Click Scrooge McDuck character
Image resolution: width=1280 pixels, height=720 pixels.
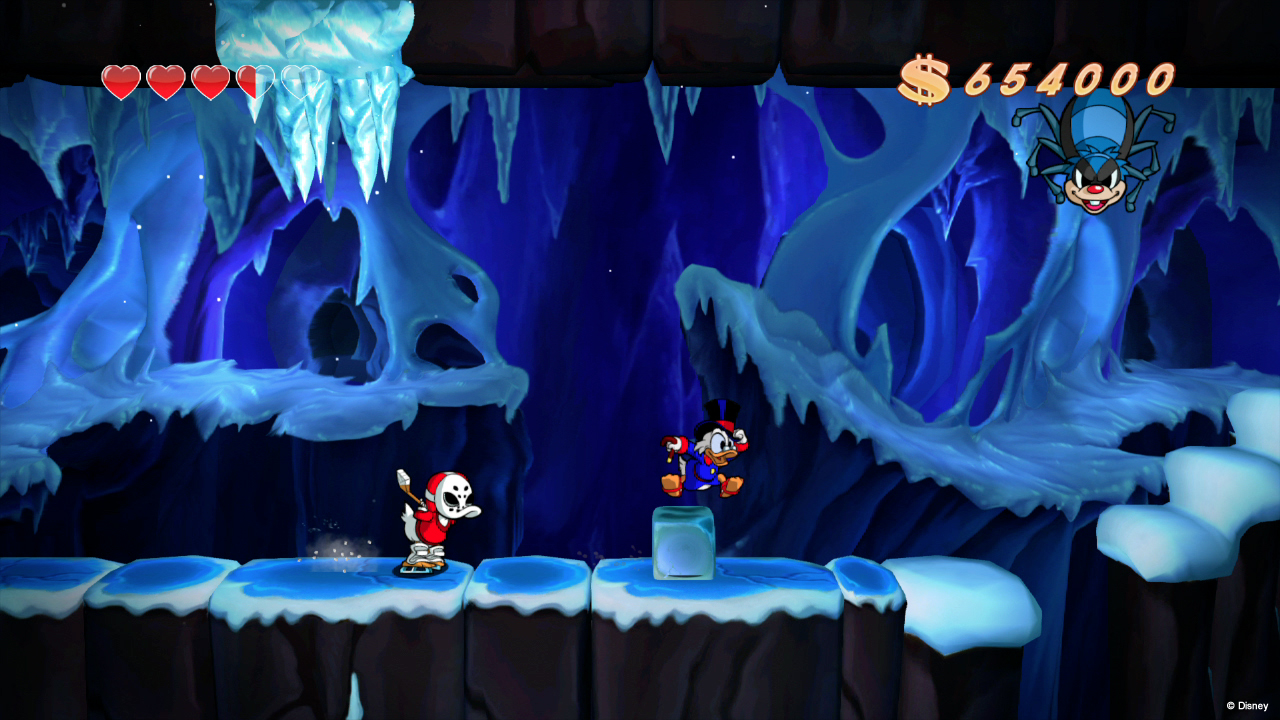pyautogui.click(x=710, y=460)
